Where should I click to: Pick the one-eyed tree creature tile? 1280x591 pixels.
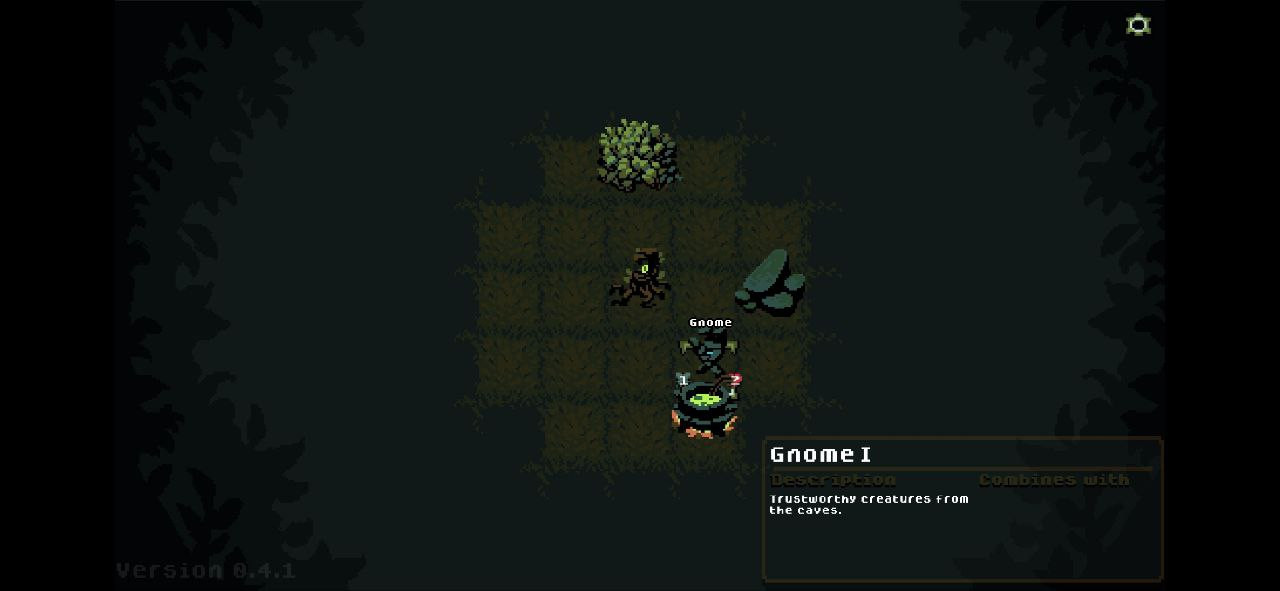638,278
